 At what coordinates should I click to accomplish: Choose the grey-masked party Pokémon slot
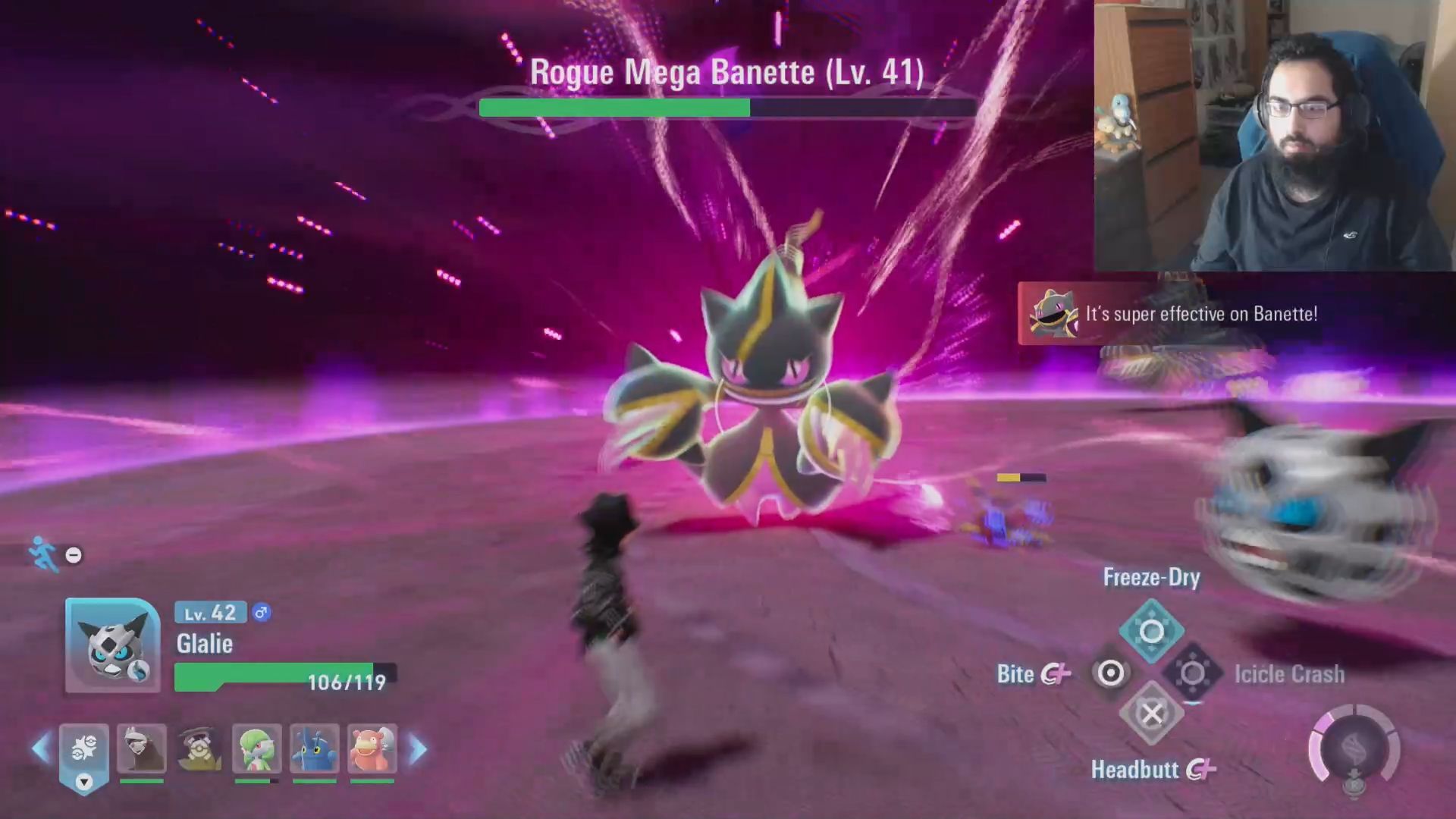click(142, 749)
